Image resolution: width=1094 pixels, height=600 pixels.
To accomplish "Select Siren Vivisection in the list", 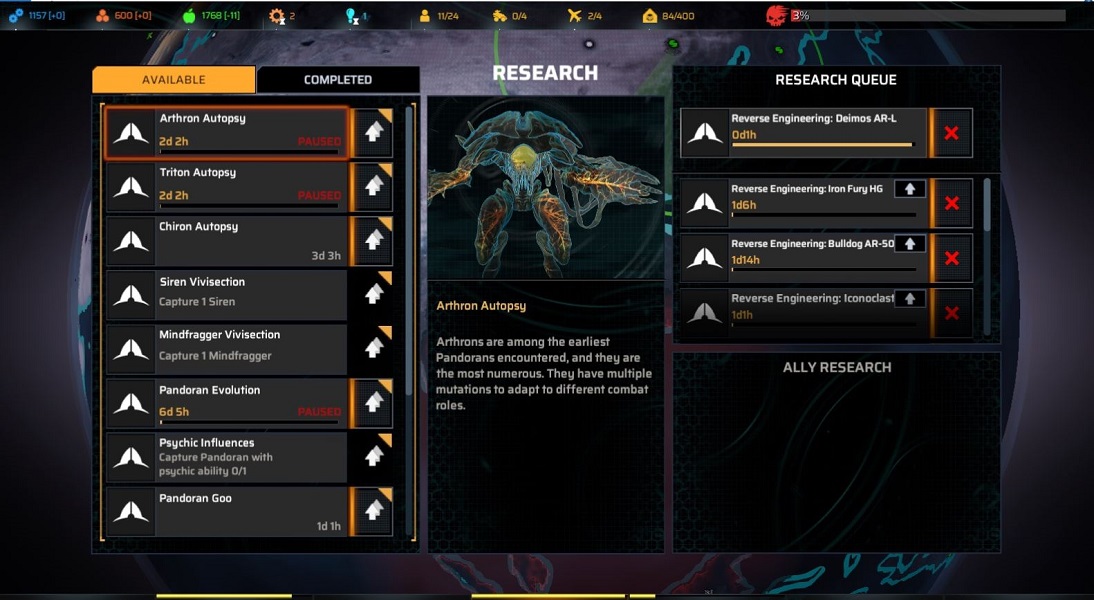I will click(226, 294).
